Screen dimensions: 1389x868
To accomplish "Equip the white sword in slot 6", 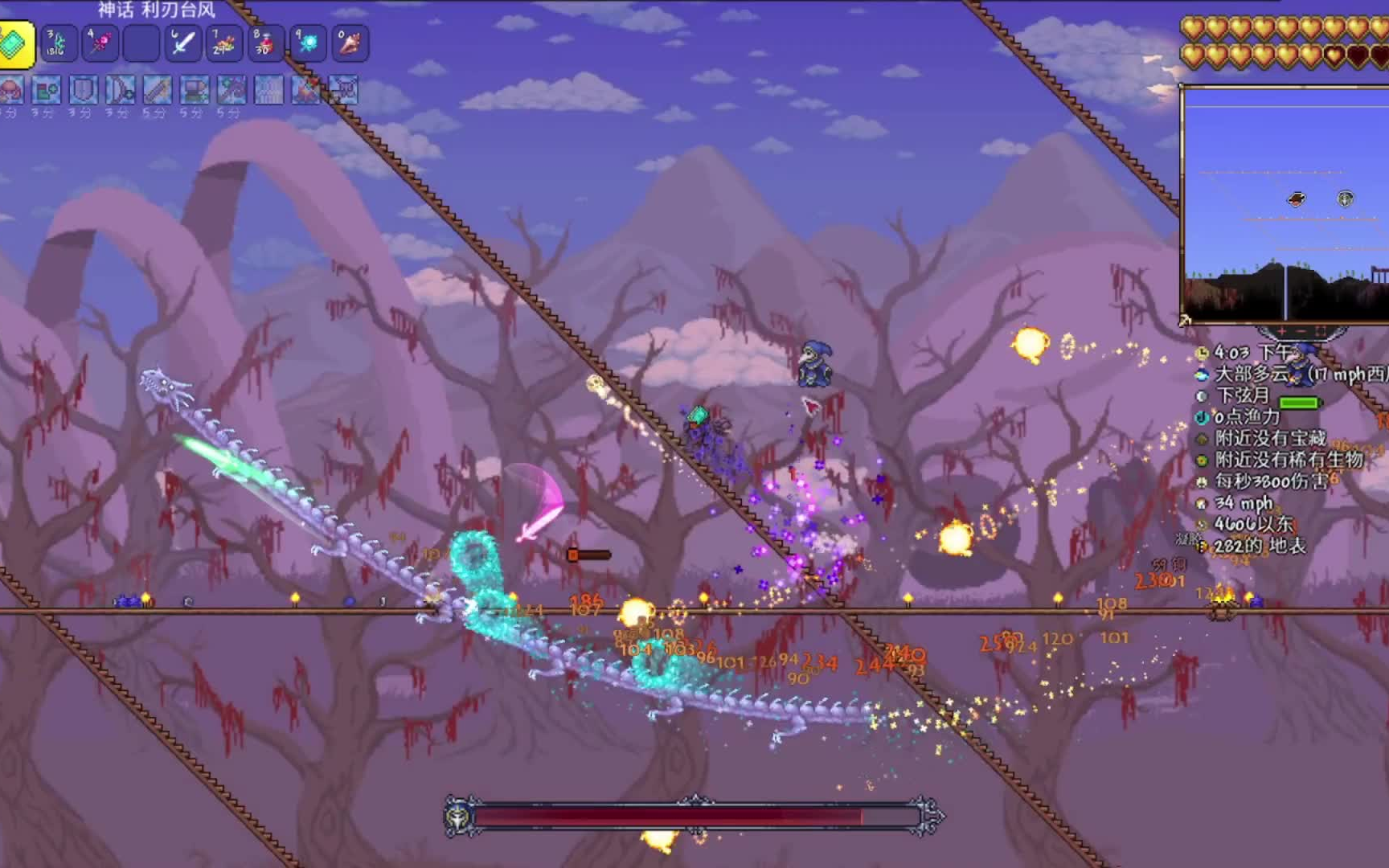I will tap(183, 43).
